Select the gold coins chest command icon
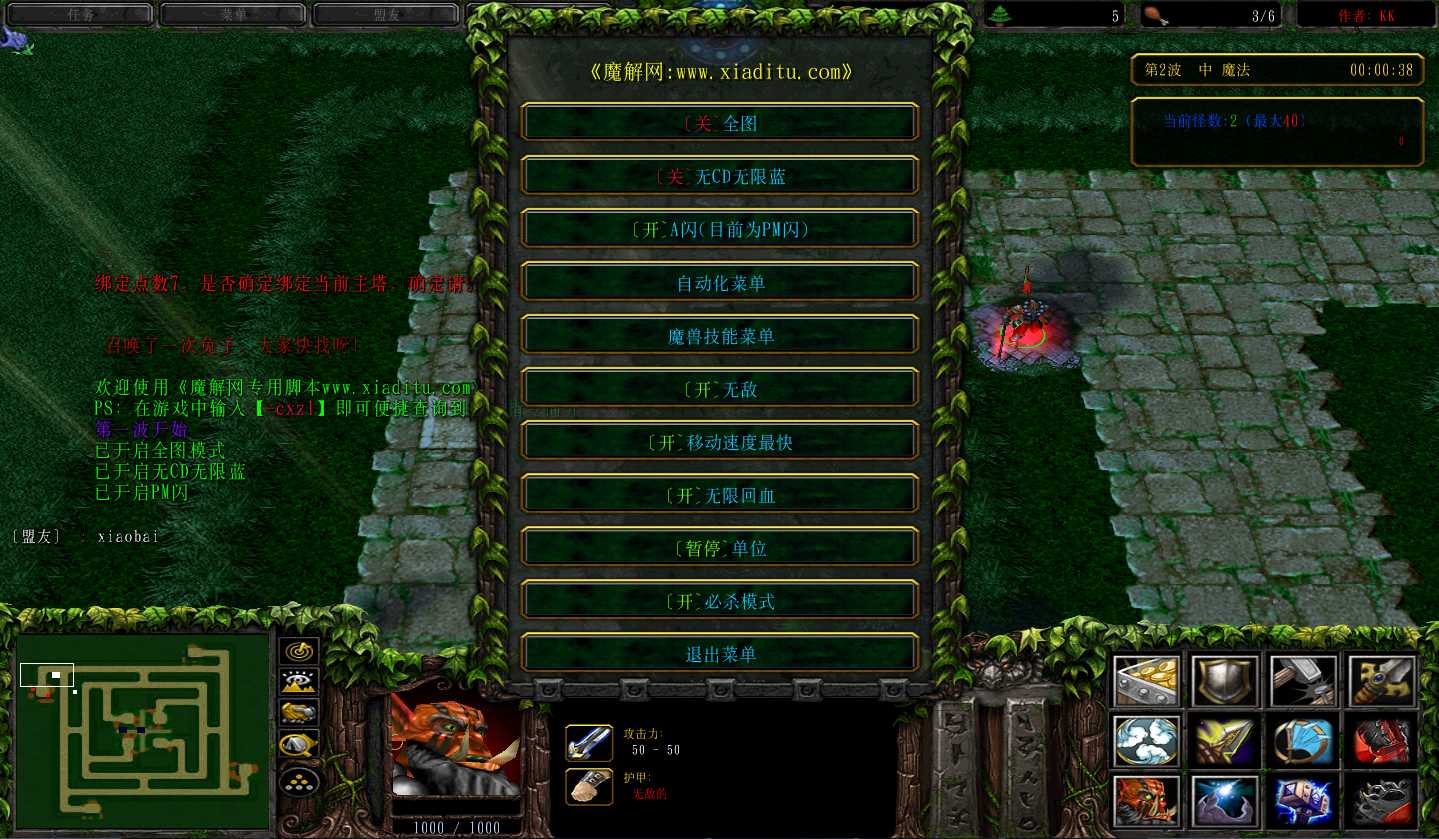 (1146, 681)
